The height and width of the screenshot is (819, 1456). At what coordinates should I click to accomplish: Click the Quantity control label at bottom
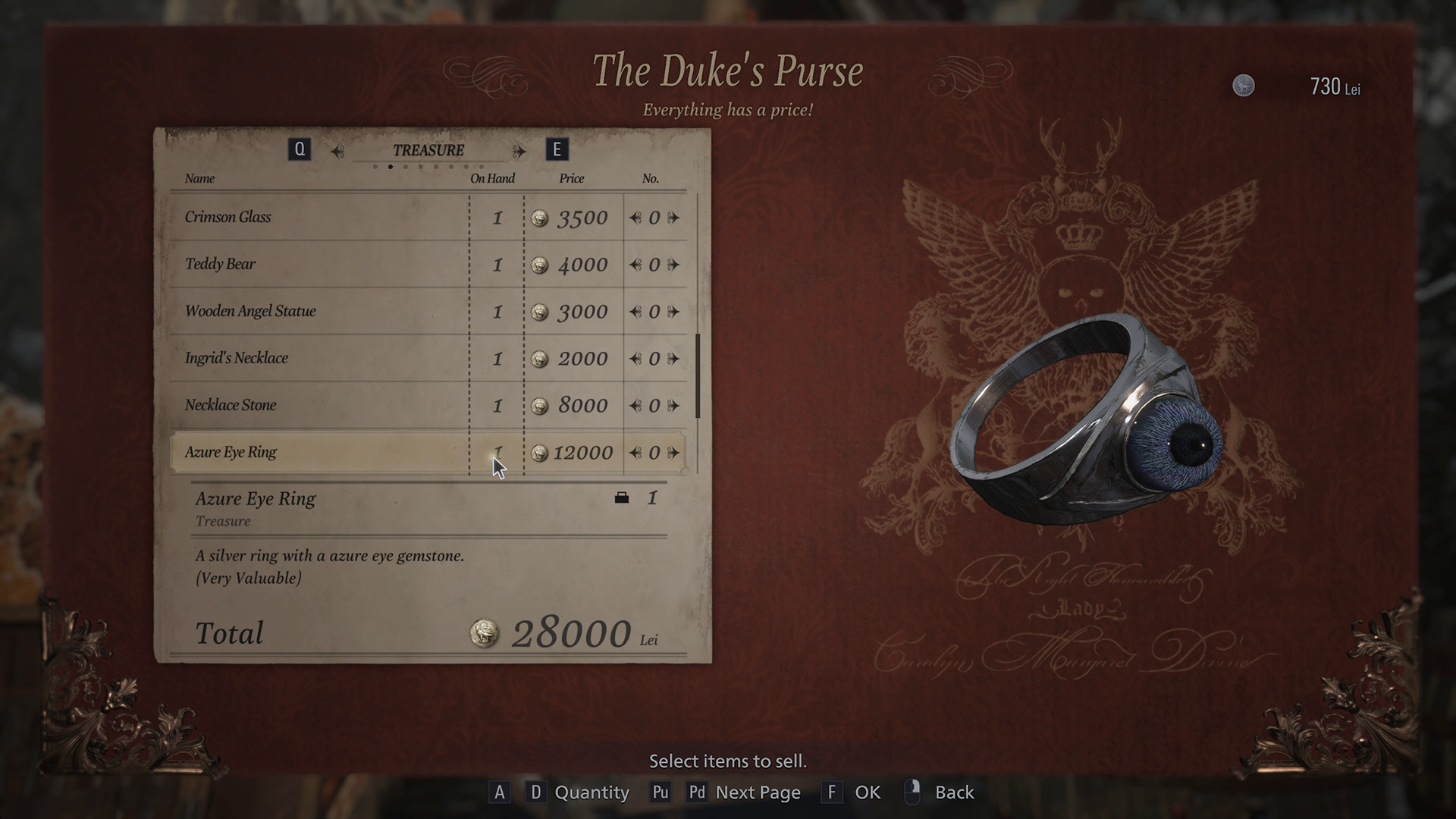[x=591, y=792]
